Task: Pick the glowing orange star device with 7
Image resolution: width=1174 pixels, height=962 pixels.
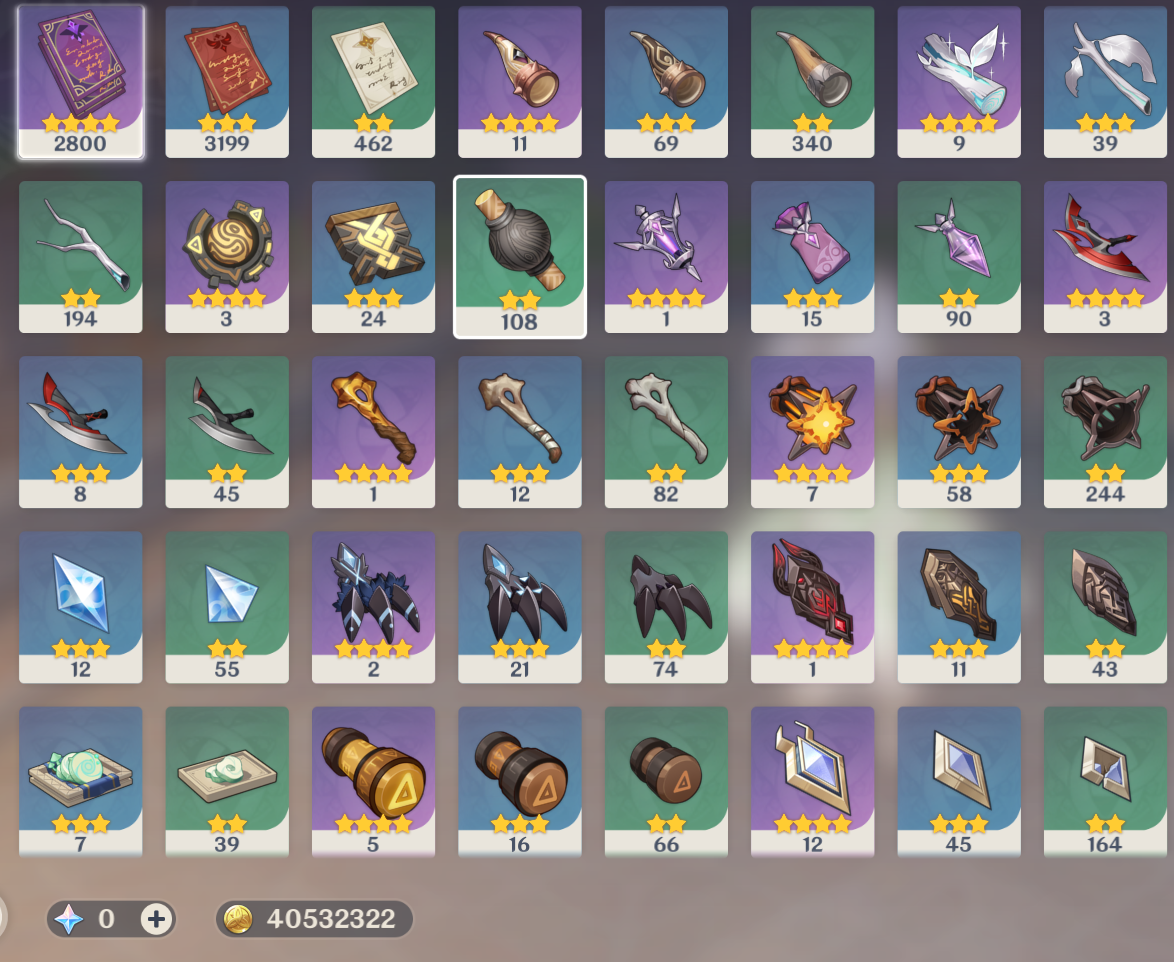Action: point(812,431)
